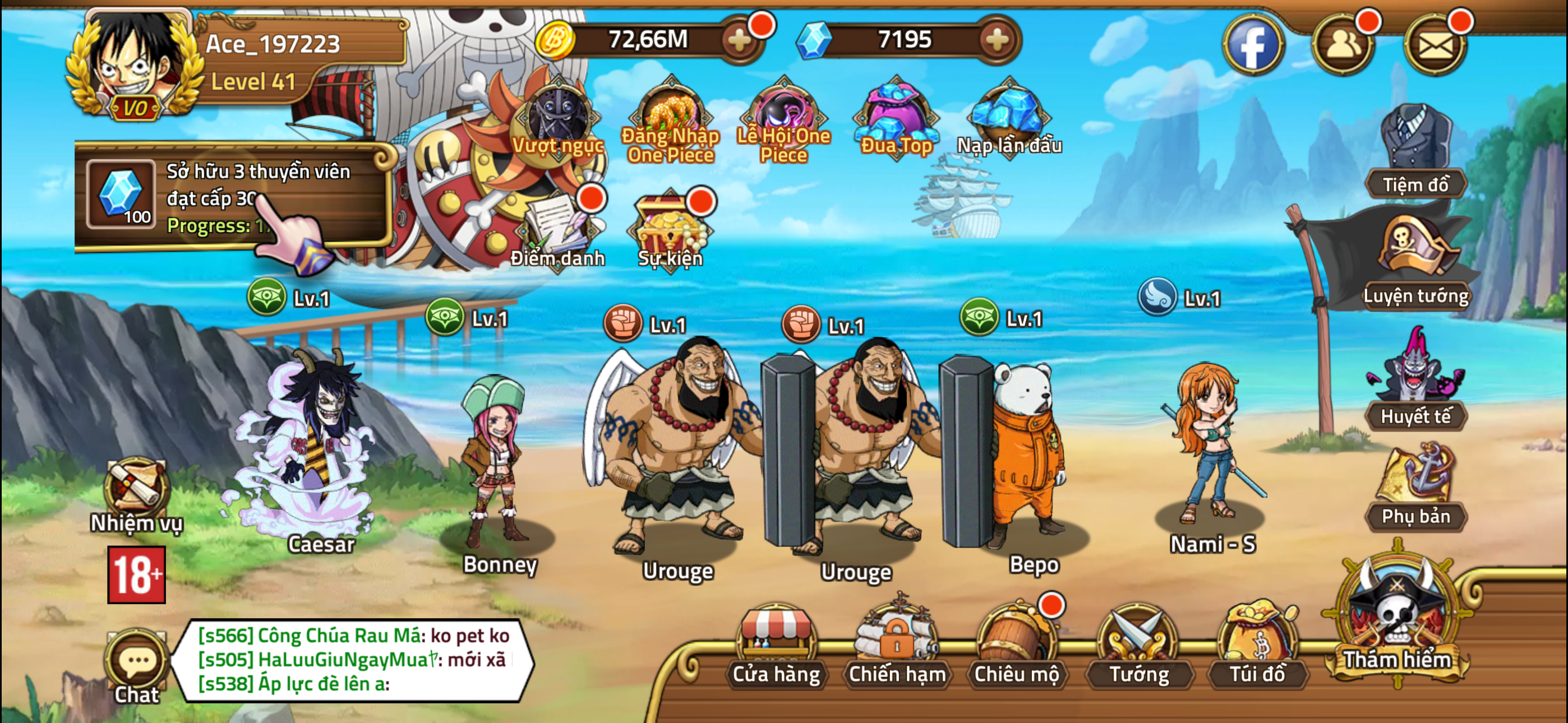Claim Nạp lần đầu first recharge rewards
The image size is (1568, 723).
click(1004, 115)
